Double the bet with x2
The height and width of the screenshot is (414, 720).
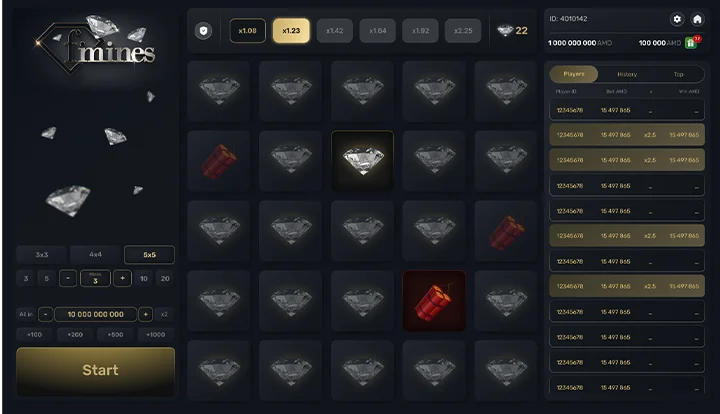pyautogui.click(x=165, y=314)
